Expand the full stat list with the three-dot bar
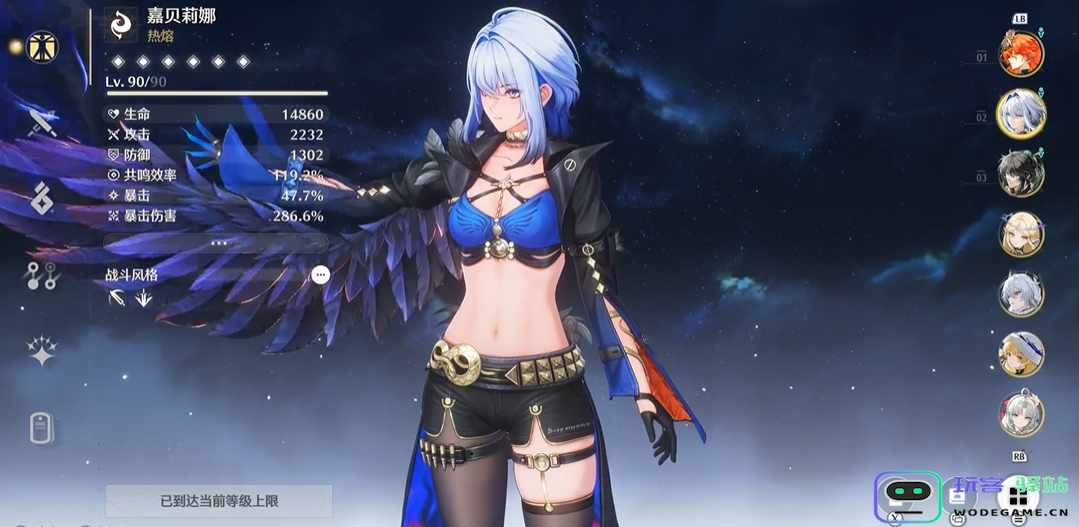 (218, 243)
